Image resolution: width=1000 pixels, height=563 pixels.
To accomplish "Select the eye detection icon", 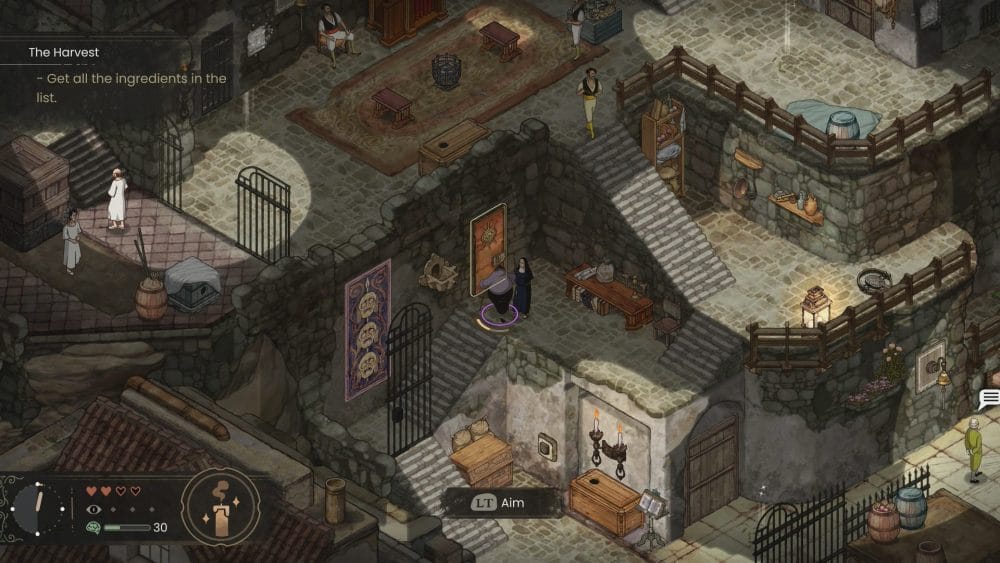I will pyautogui.click(x=94, y=509).
